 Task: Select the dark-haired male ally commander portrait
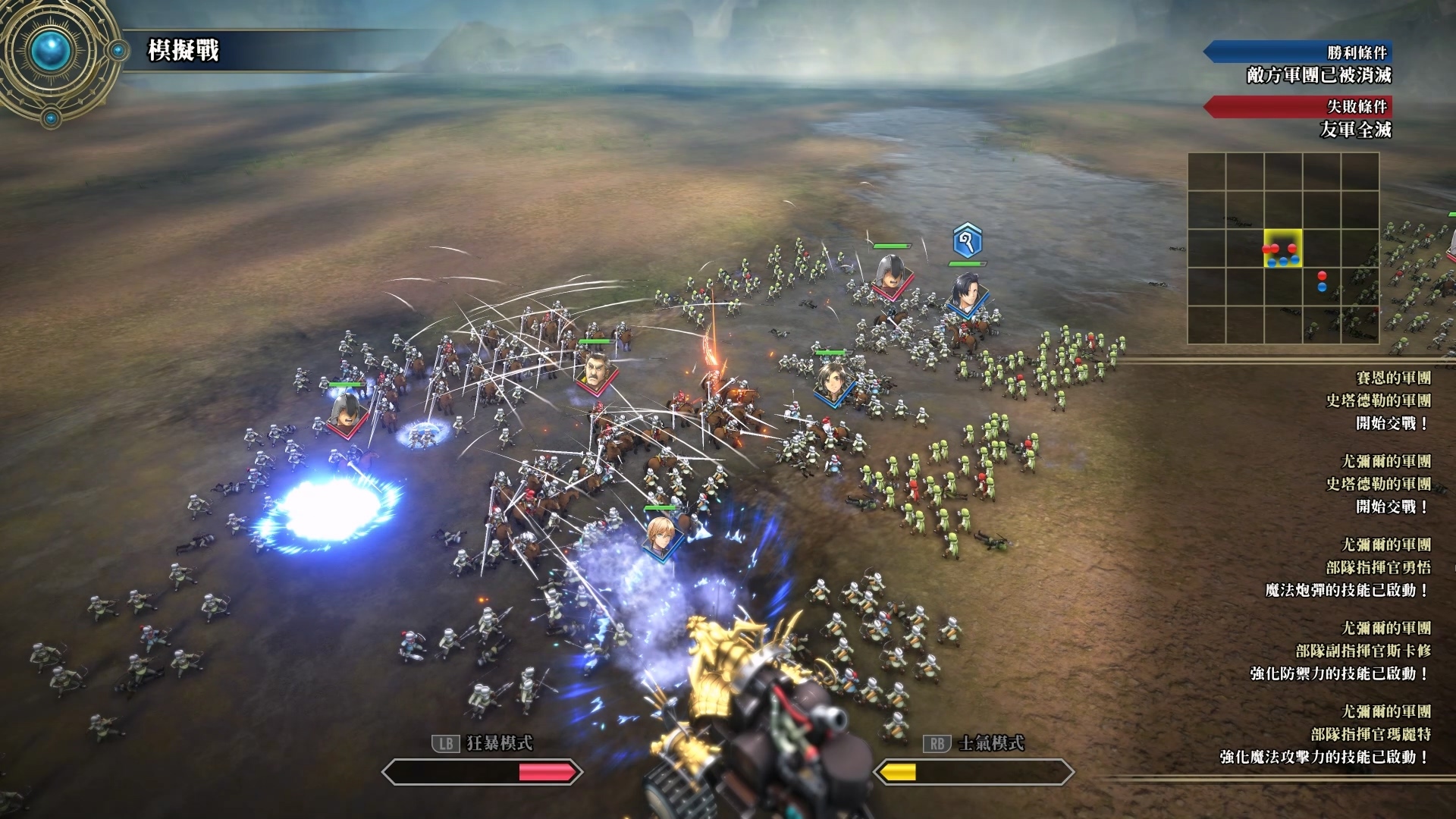click(965, 293)
